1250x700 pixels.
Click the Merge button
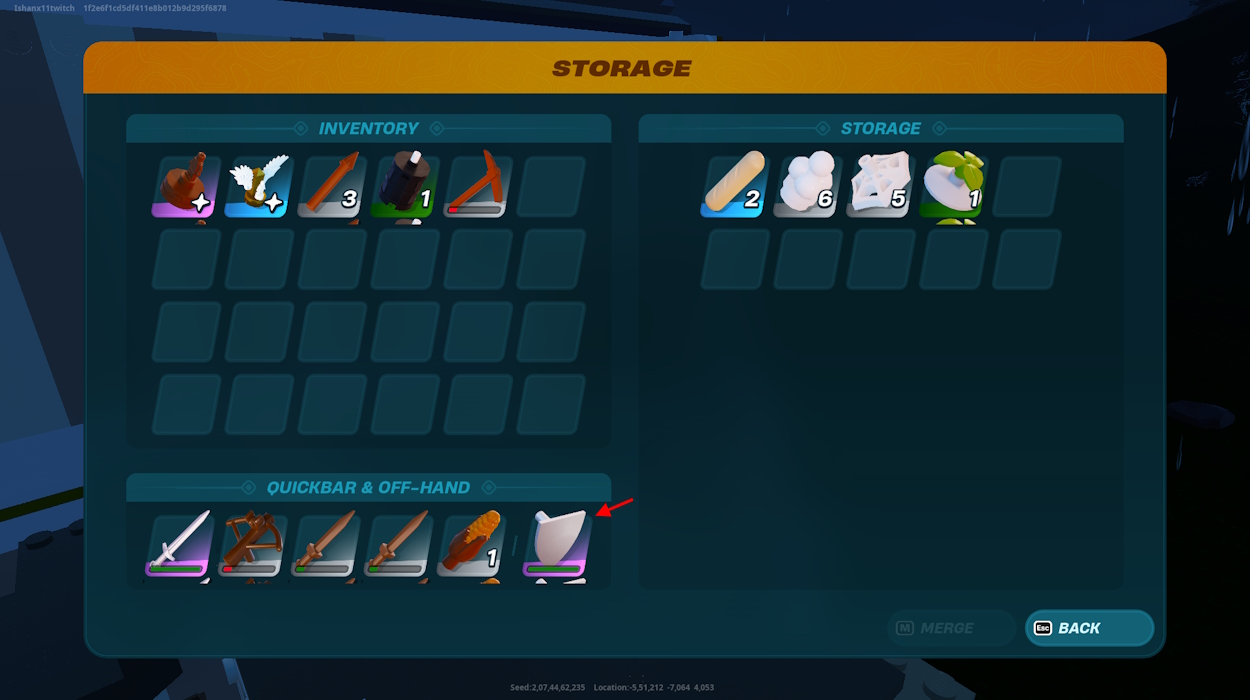950,628
